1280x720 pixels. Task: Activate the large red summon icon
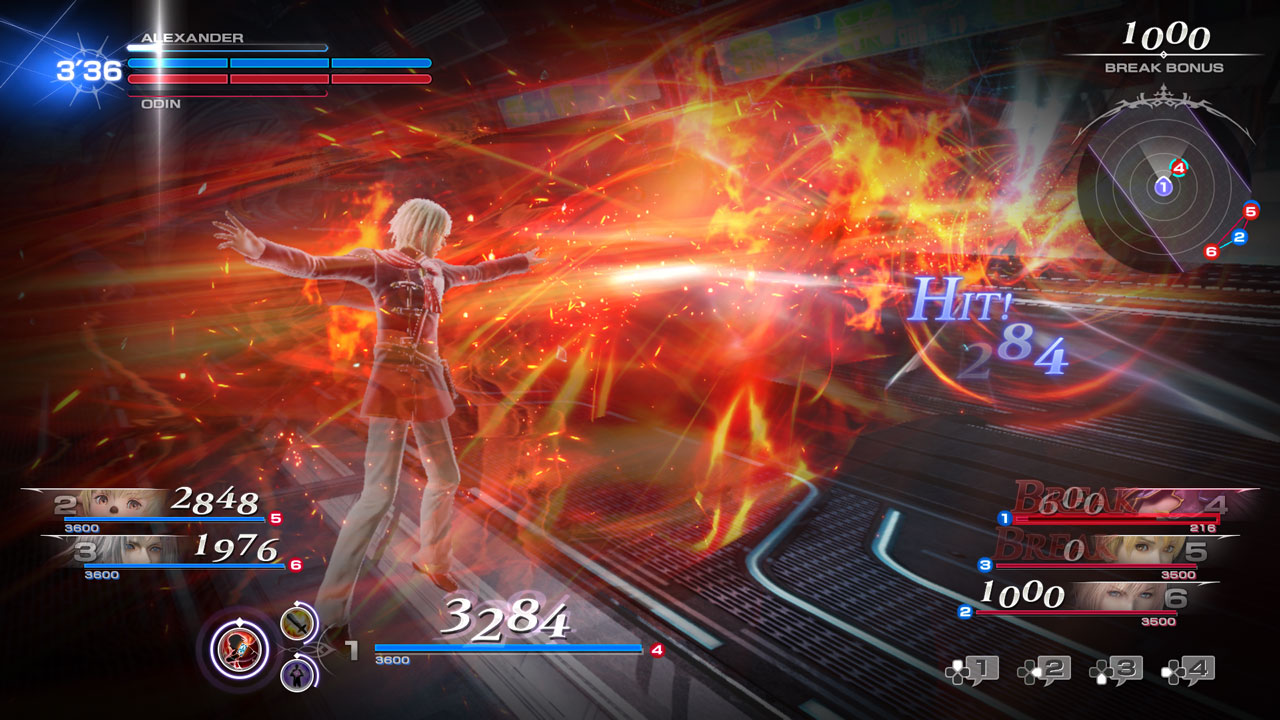pyautogui.click(x=240, y=647)
